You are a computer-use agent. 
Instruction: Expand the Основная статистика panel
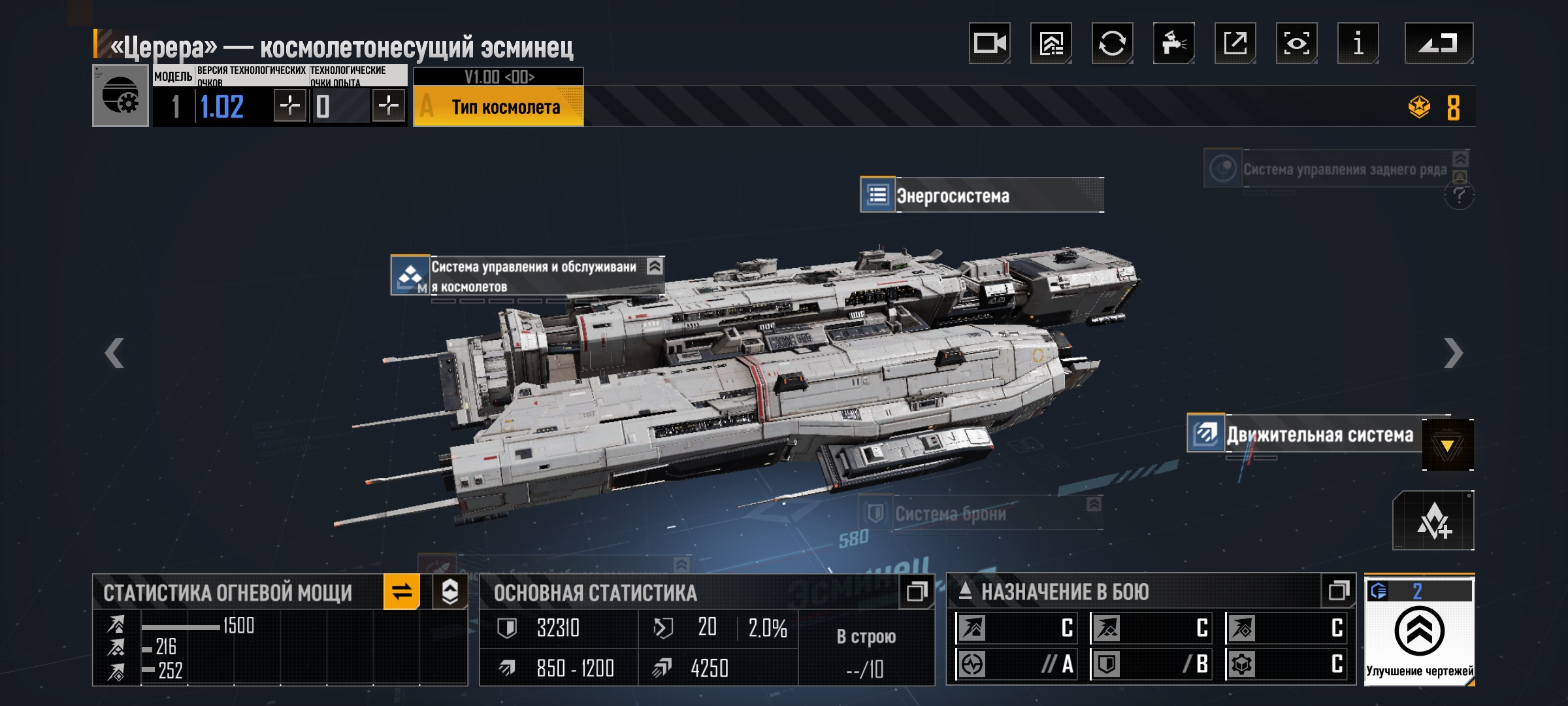(x=916, y=592)
